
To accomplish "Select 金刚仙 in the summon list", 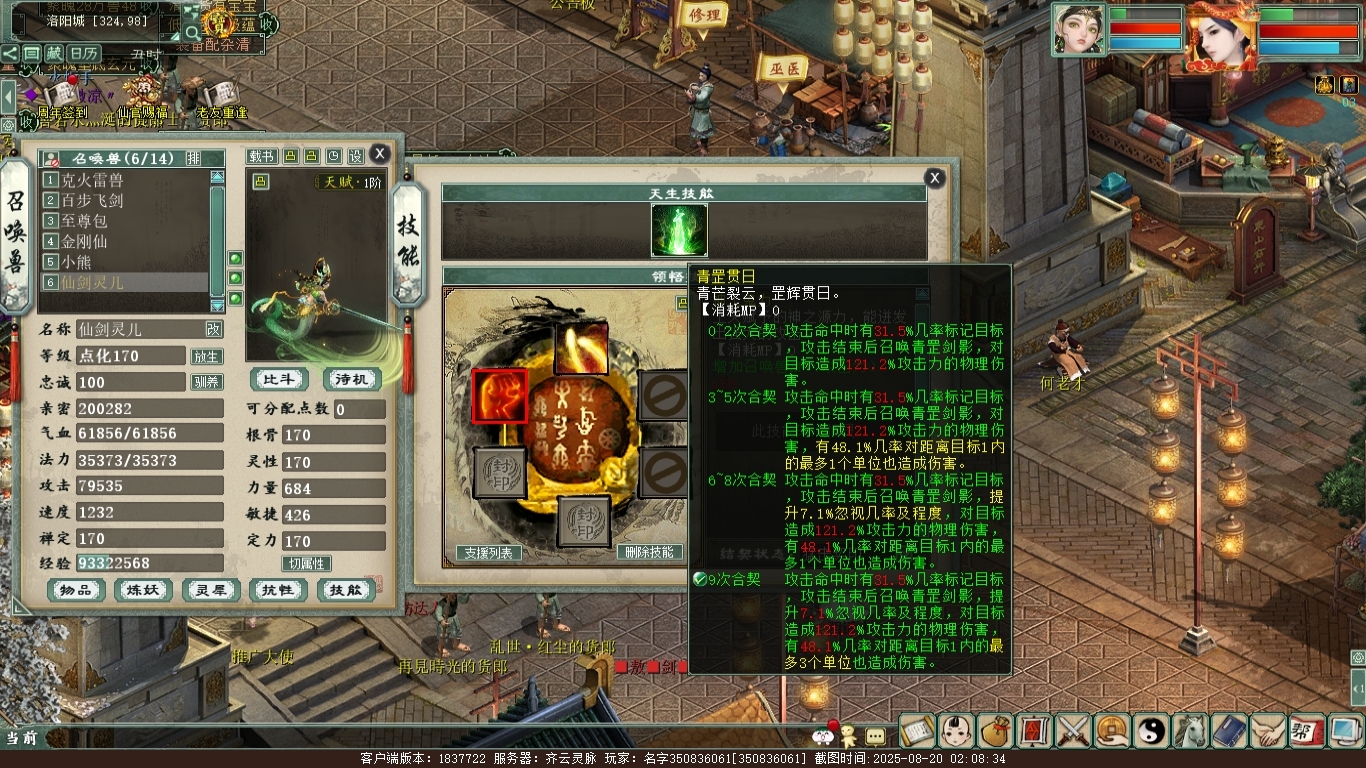I will (x=84, y=241).
